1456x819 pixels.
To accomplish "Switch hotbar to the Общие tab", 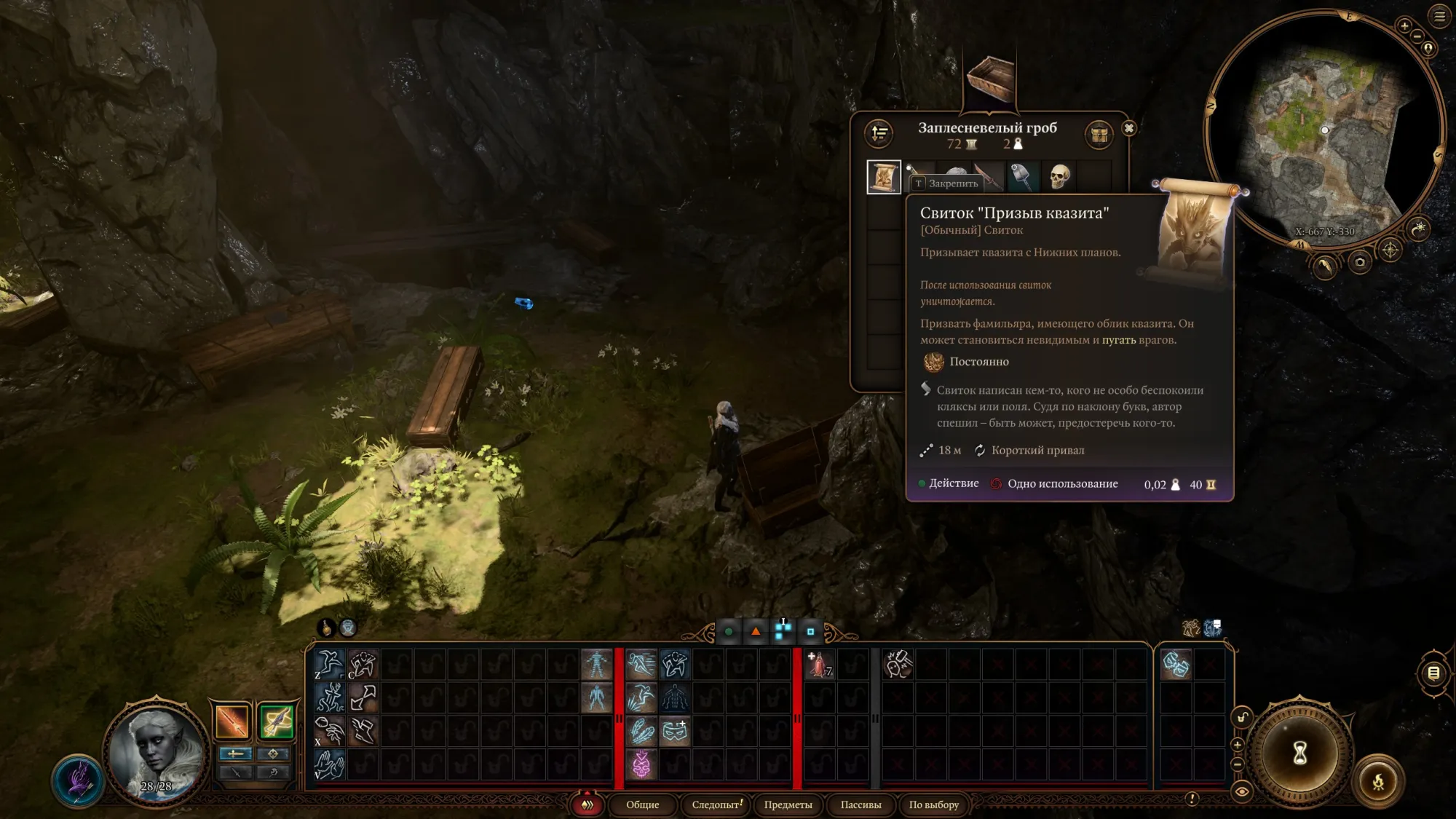I will (x=642, y=804).
